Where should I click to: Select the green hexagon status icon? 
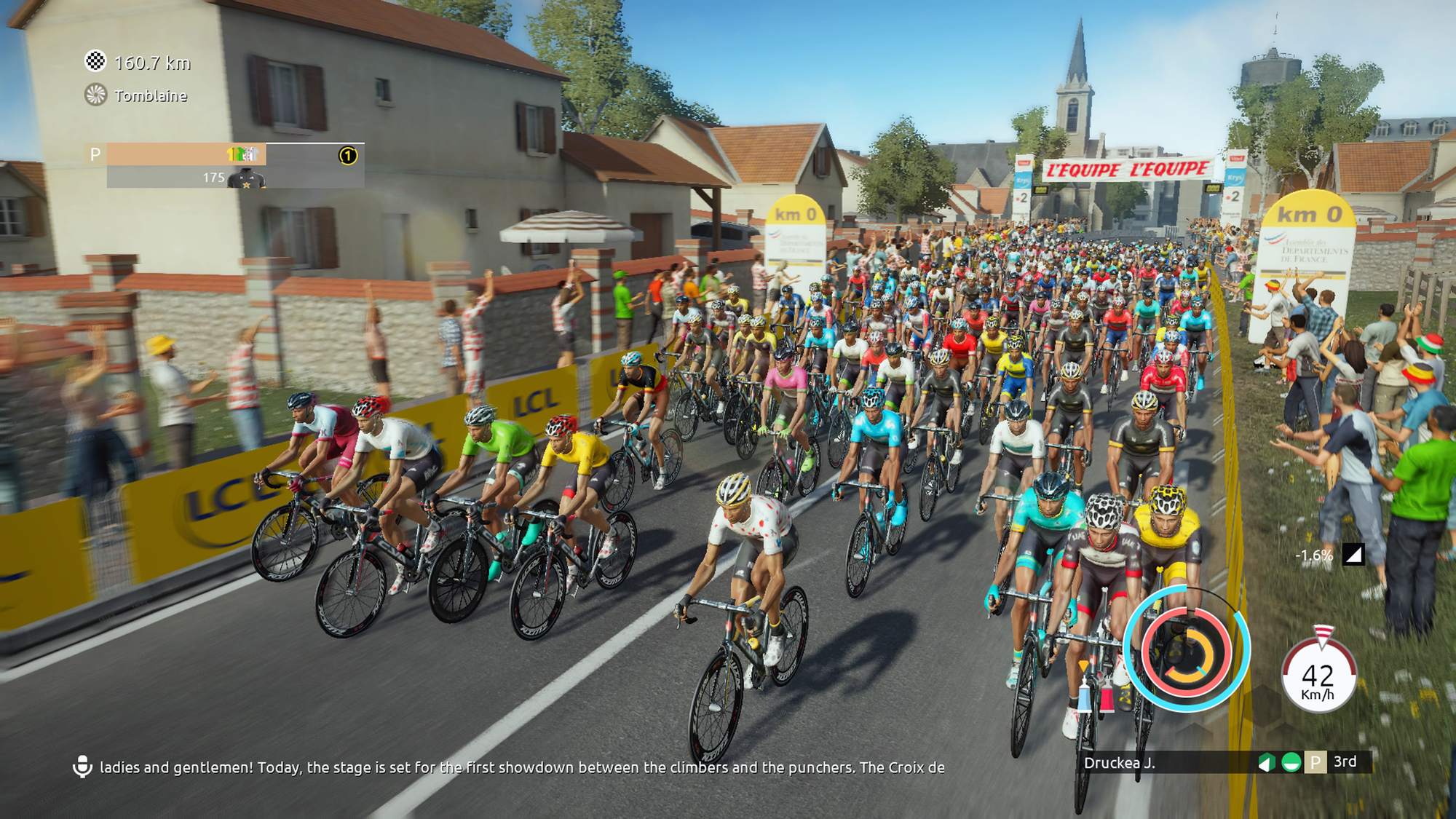click(1267, 762)
